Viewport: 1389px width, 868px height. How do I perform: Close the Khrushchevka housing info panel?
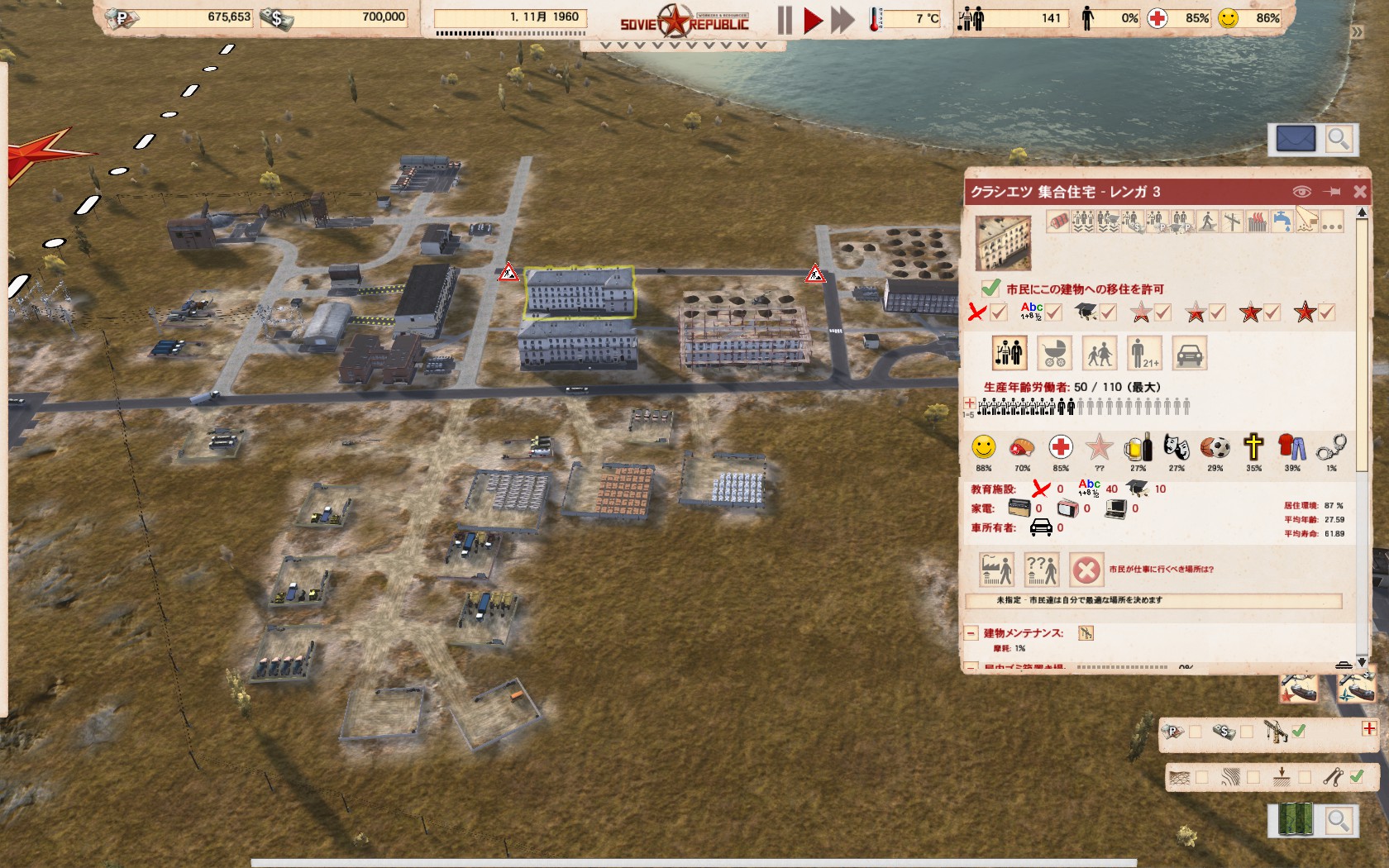pyautogui.click(x=1360, y=192)
